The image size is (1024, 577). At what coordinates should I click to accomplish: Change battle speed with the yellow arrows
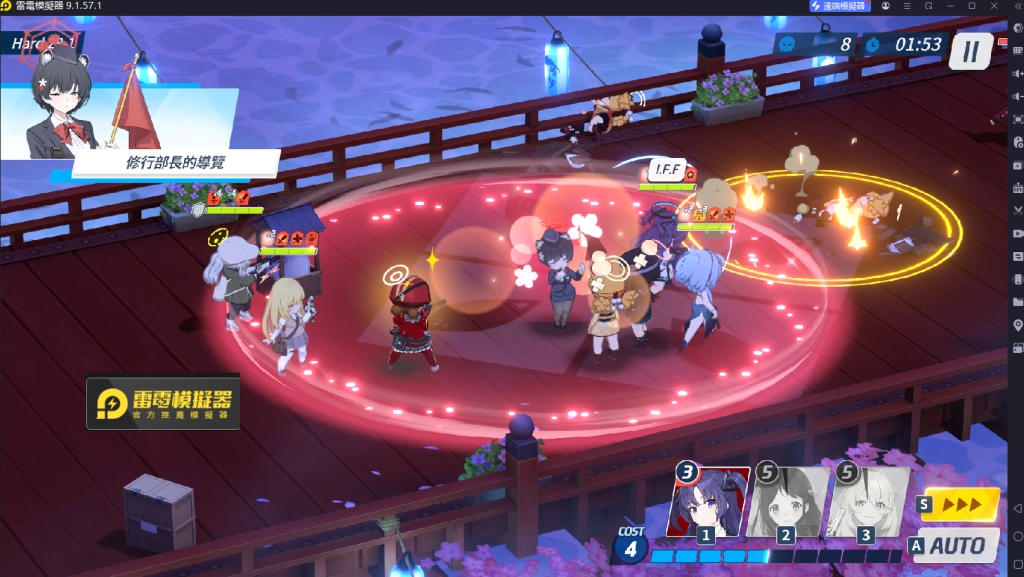pos(958,504)
